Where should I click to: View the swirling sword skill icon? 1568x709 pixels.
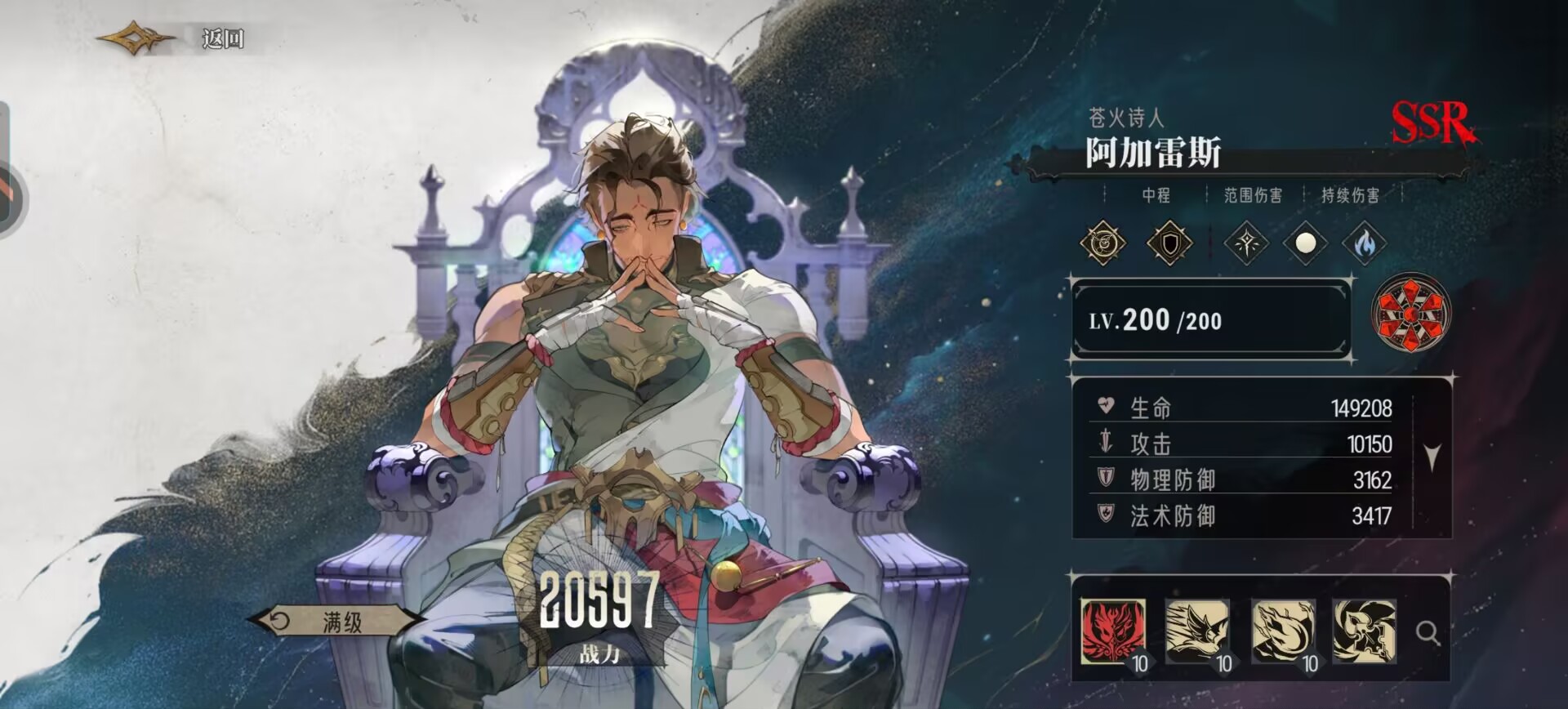pyautogui.click(x=1365, y=631)
